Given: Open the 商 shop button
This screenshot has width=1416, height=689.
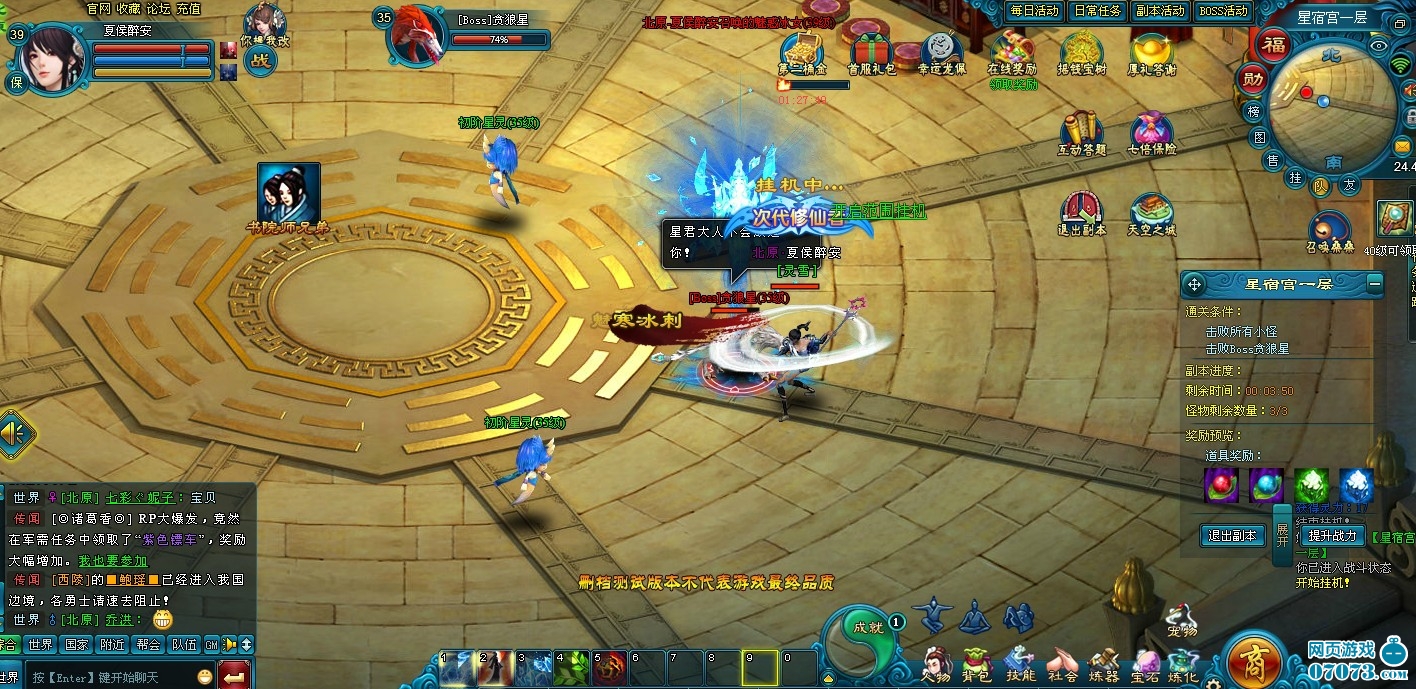Looking at the screenshot, I should 1254,661.
